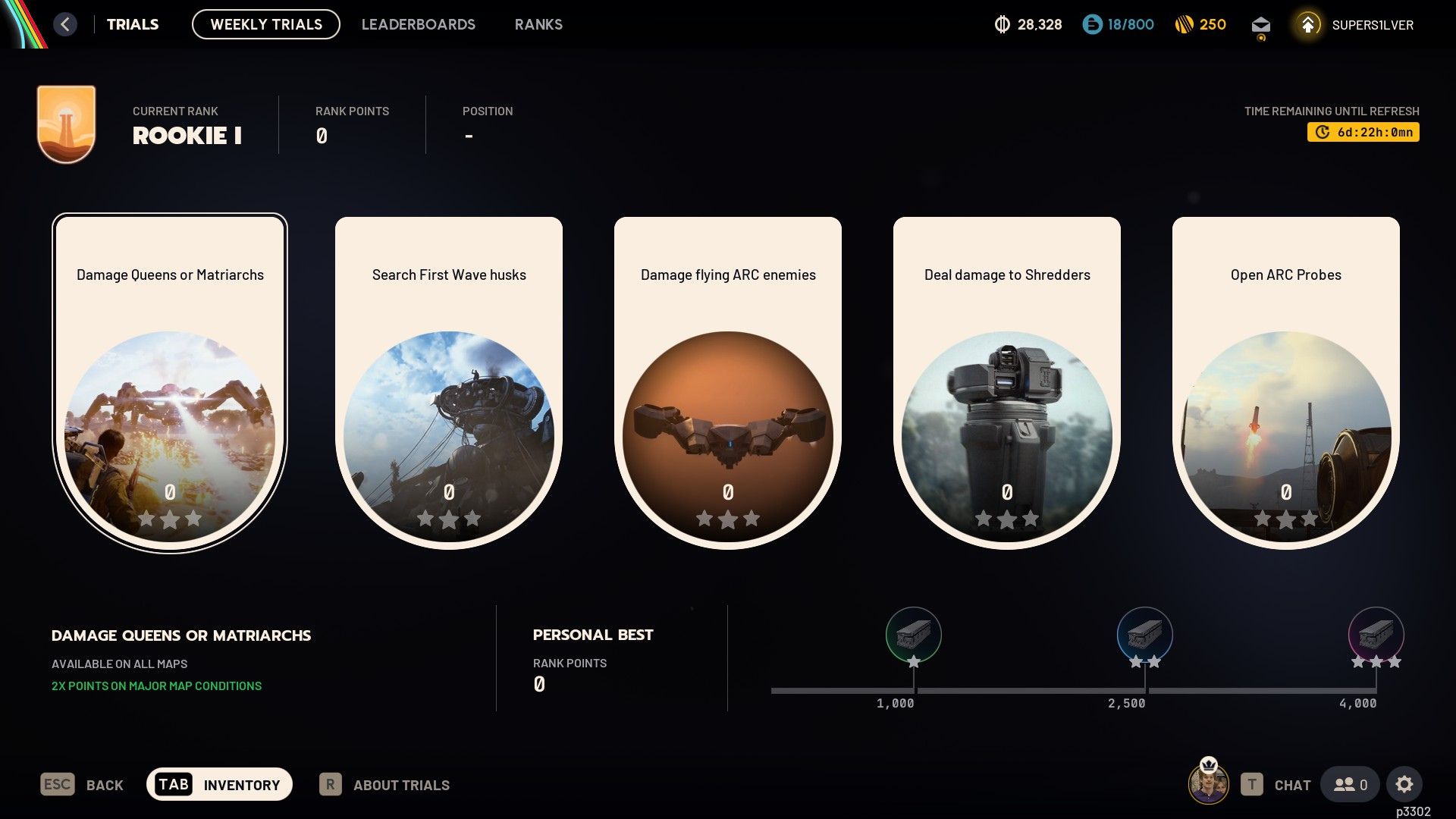
Task: Click the back chevron arrow at top left
Action: tap(65, 24)
